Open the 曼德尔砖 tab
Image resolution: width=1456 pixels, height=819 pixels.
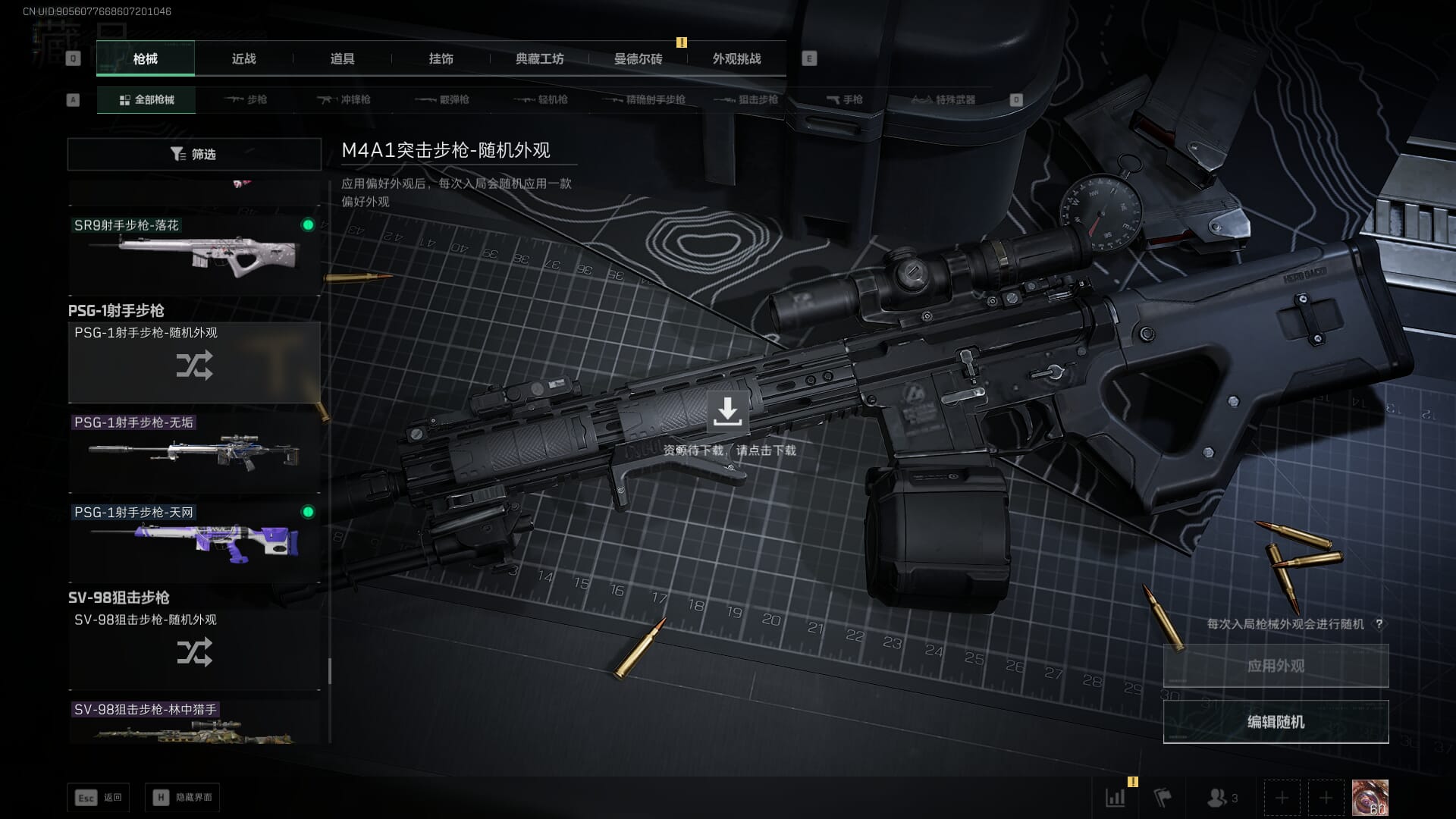[638, 59]
